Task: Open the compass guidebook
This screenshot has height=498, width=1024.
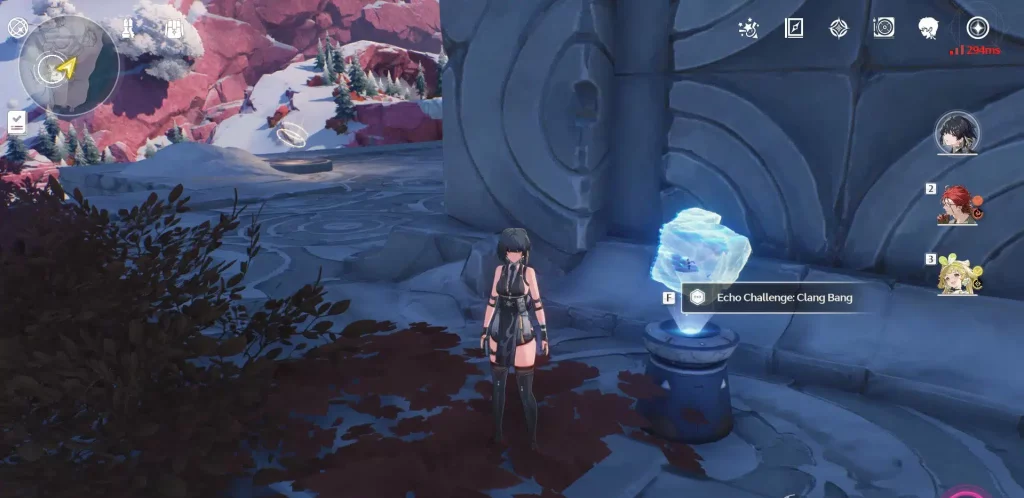Action: pyautogui.click(x=795, y=28)
